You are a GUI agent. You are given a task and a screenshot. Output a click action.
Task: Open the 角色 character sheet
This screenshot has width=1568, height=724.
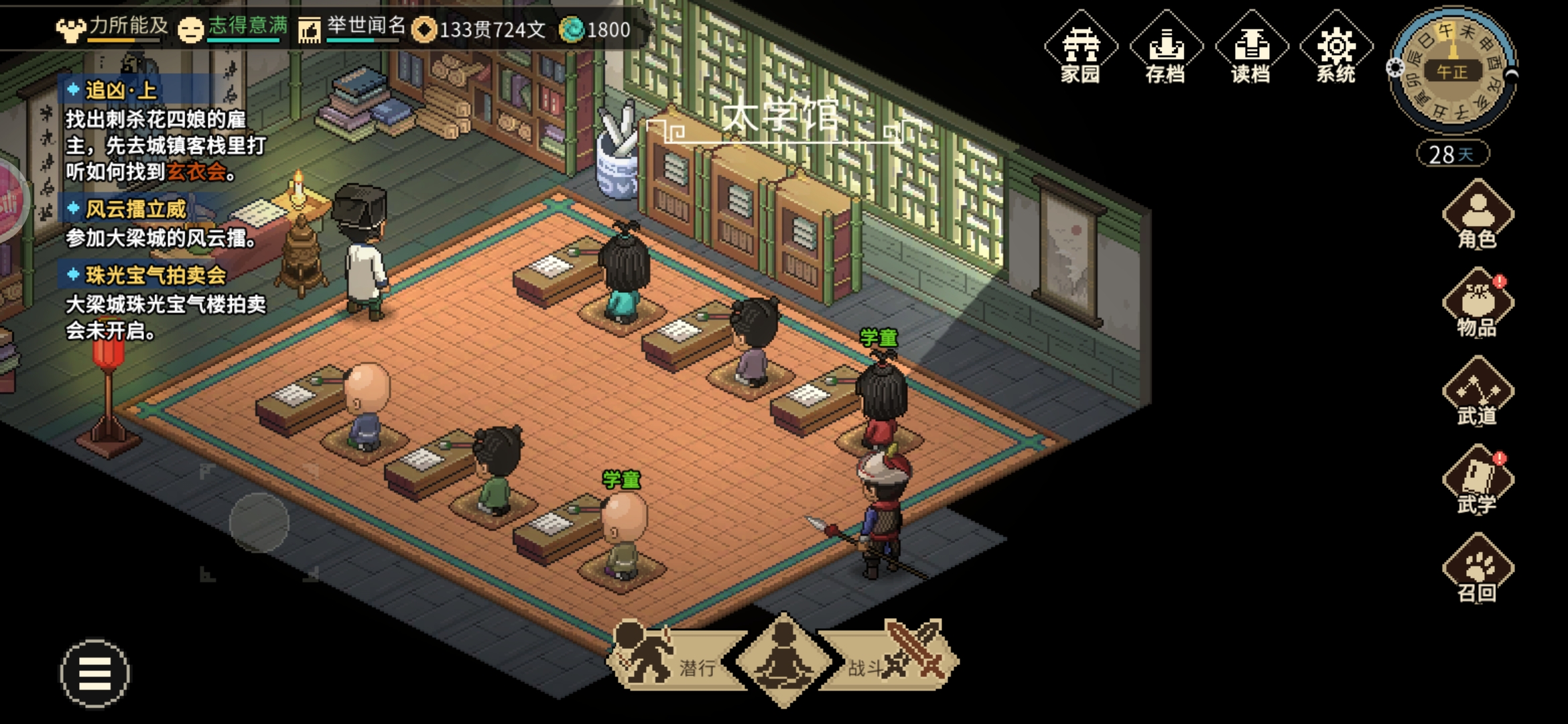(1478, 215)
